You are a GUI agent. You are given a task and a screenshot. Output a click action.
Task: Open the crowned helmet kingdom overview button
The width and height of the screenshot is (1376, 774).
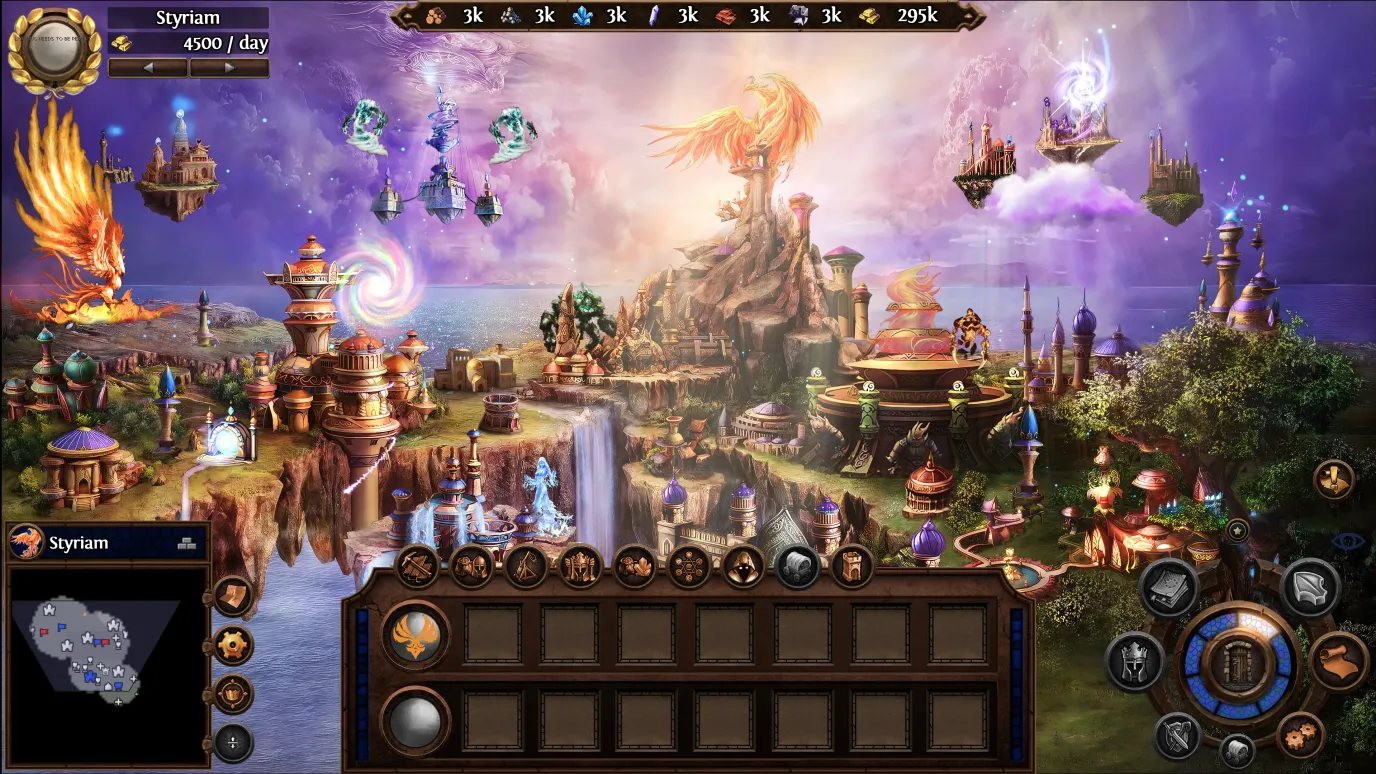point(1134,661)
